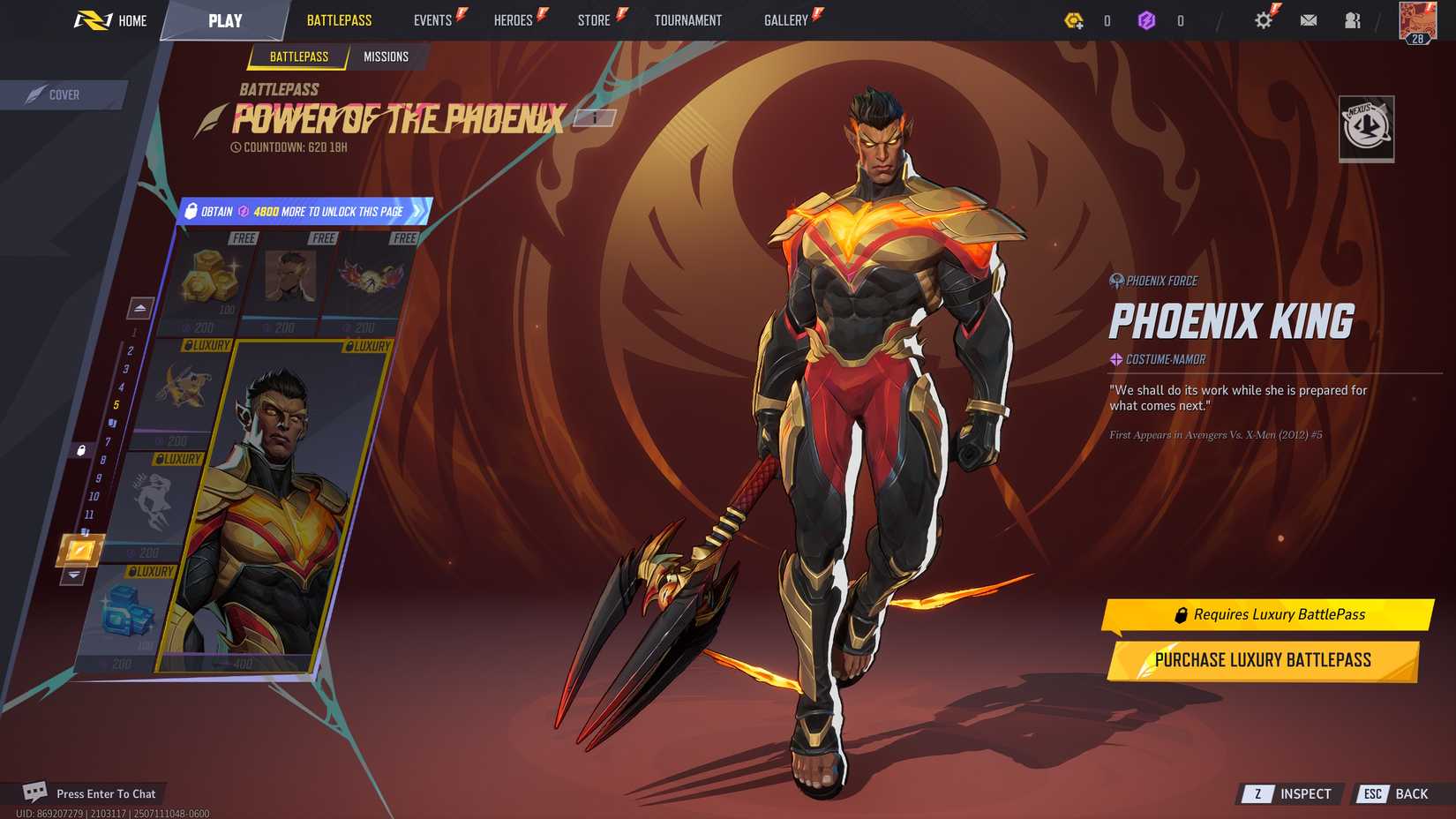
Task: Open the Tournament menu
Action: click(x=688, y=19)
